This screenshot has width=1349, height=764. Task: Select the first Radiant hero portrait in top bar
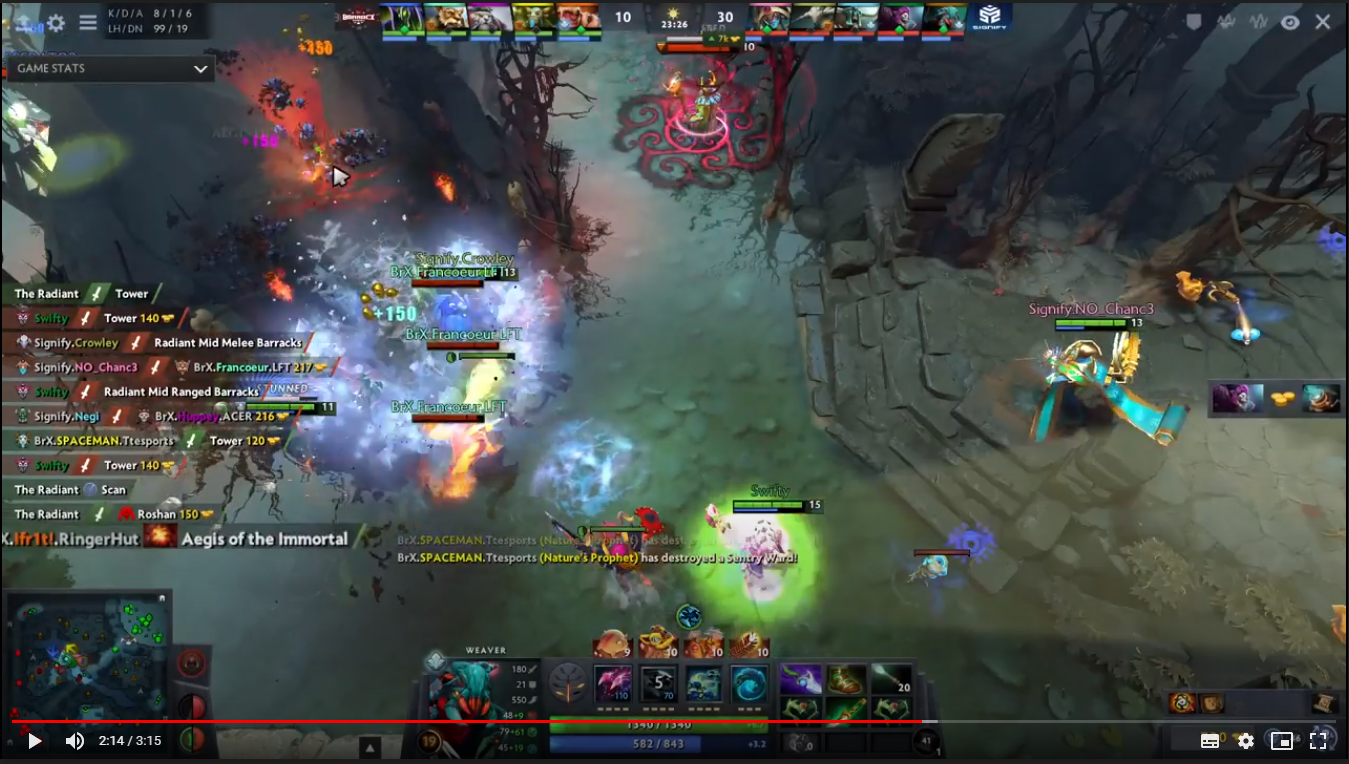tap(401, 19)
